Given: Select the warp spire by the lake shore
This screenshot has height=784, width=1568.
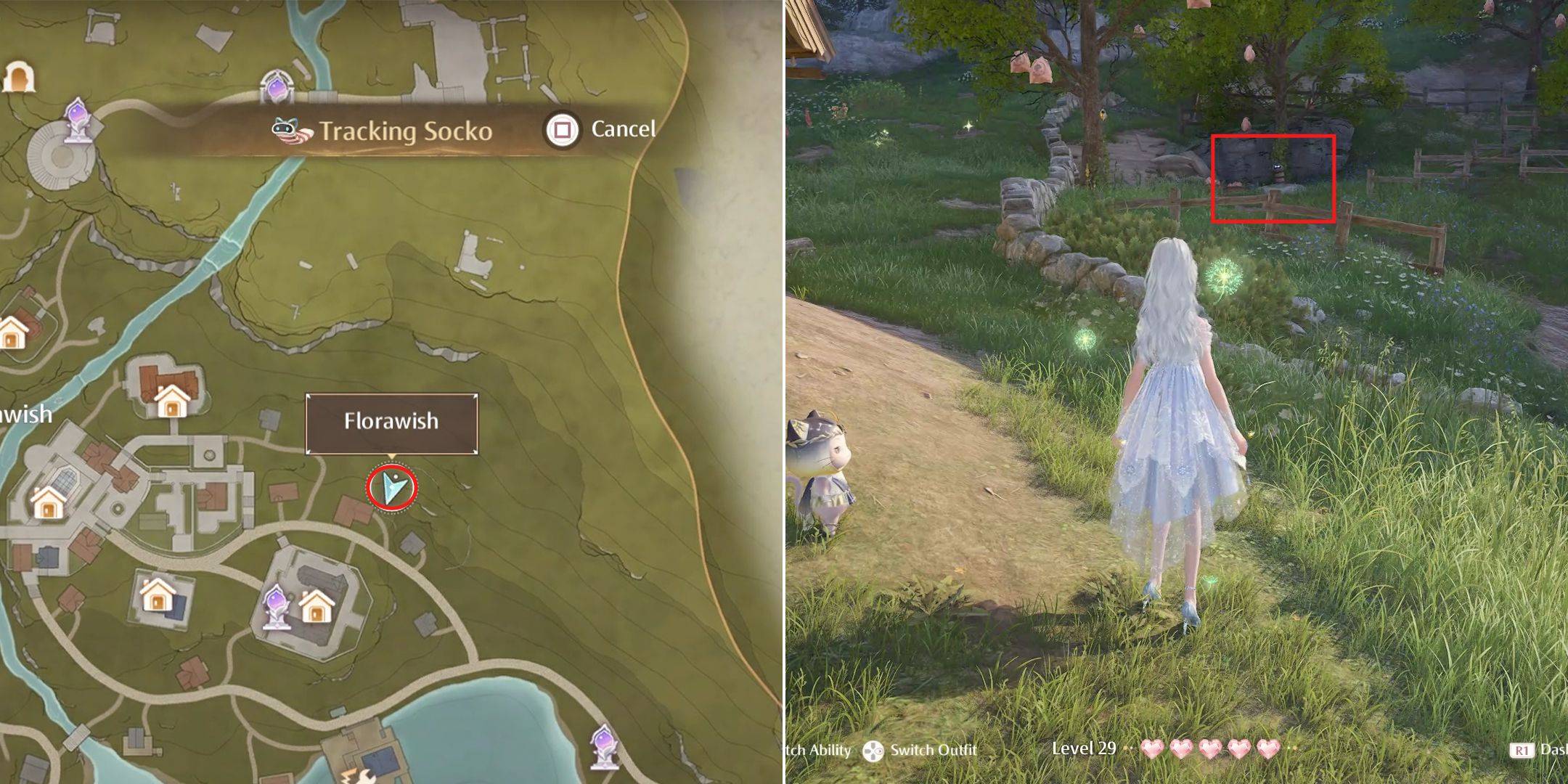Looking at the screenshot, I should 603,745.
